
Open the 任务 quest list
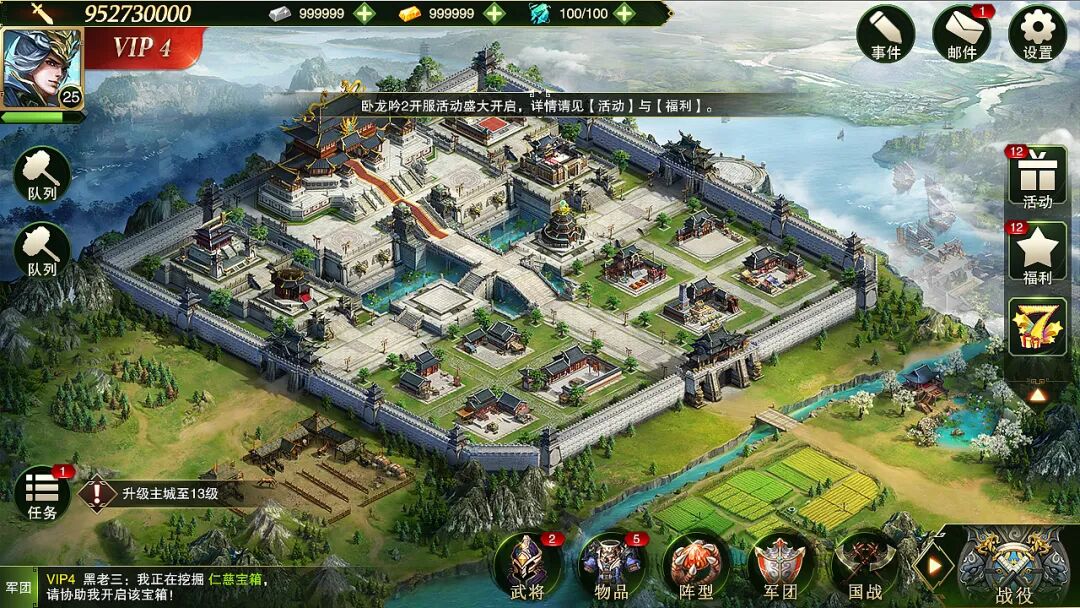coord(42,492)
